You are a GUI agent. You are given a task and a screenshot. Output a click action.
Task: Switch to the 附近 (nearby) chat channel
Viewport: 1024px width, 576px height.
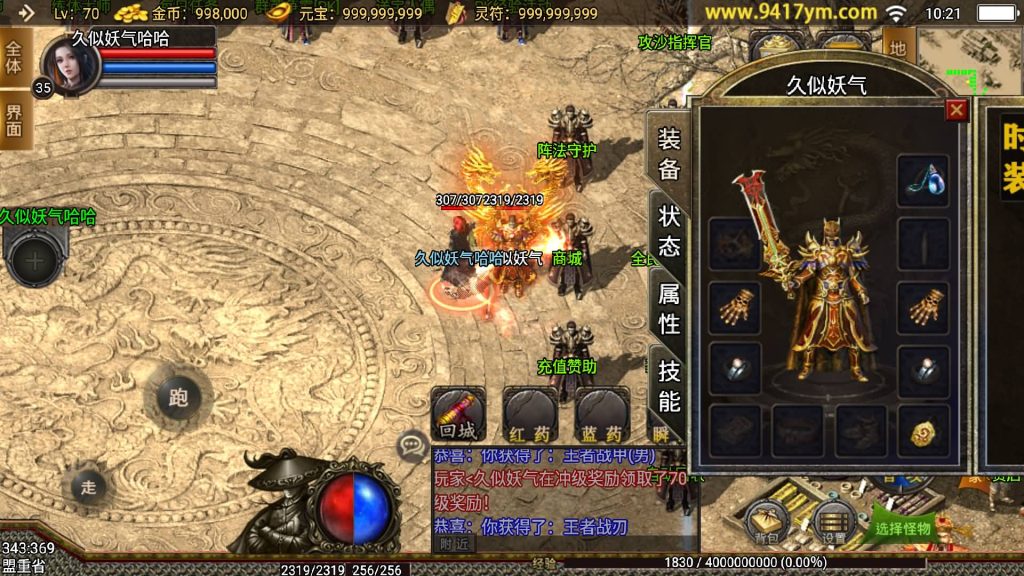point(454,543)
